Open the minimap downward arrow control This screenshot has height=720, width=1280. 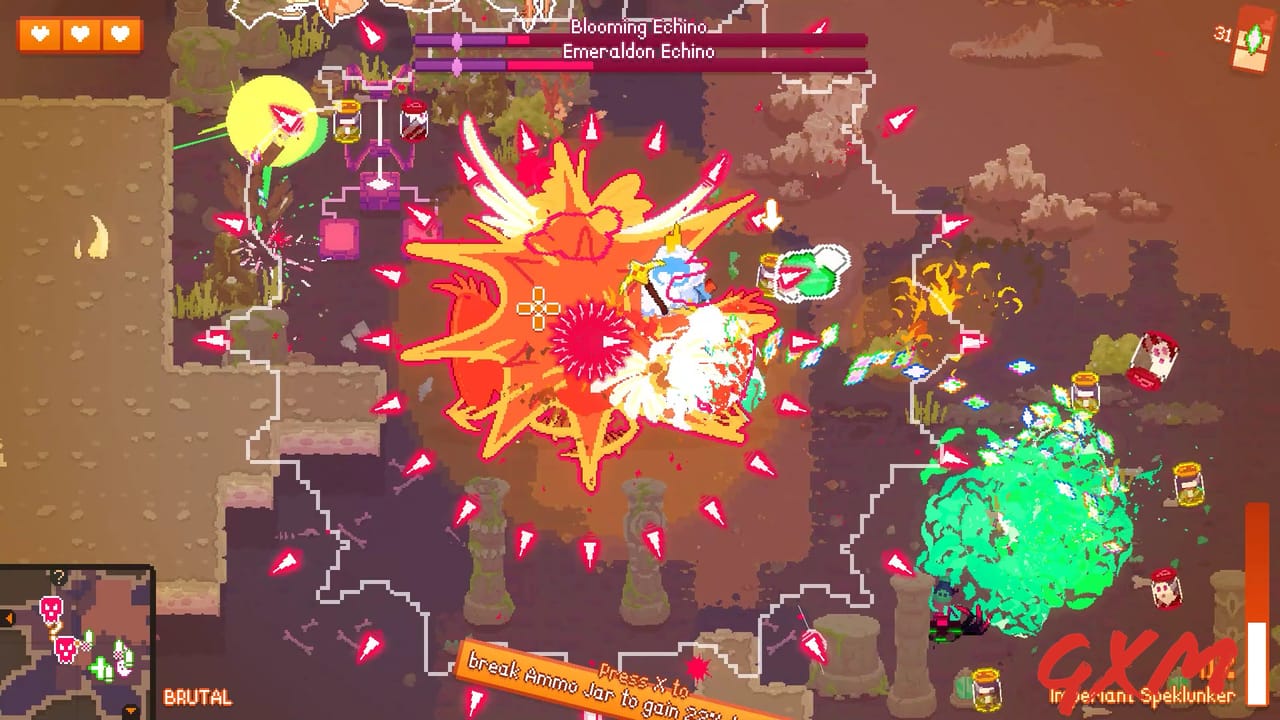[131, 710]
